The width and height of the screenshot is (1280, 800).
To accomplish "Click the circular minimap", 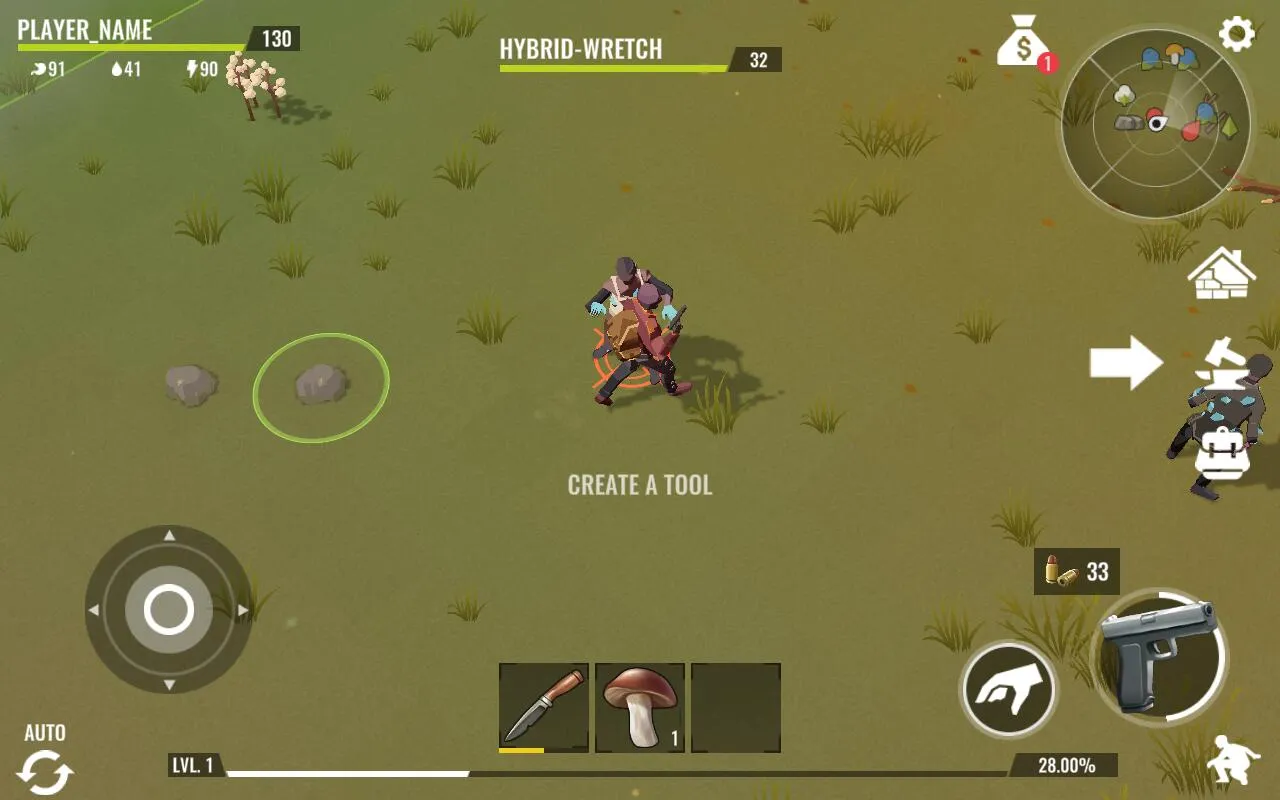I will (1156, 123).
